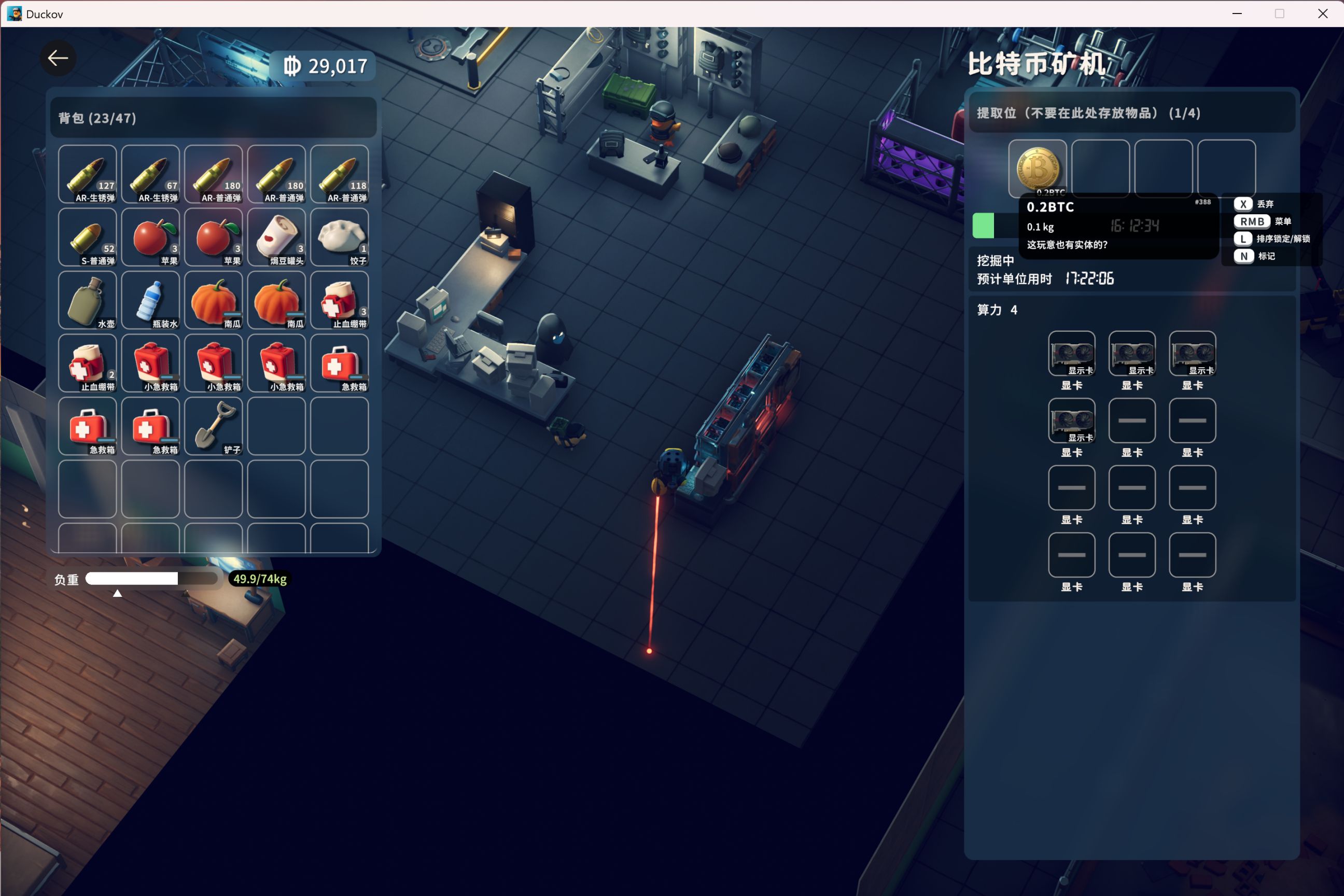
Task: Choose the AR-普通弹 stack of 118
Action: (x=340, y=174)
